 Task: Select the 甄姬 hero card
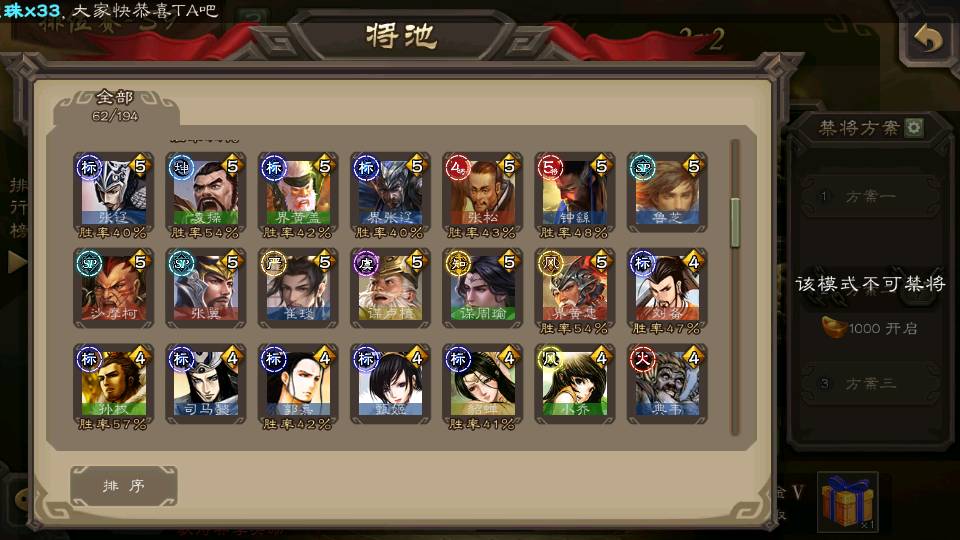(x=390, y=383)
